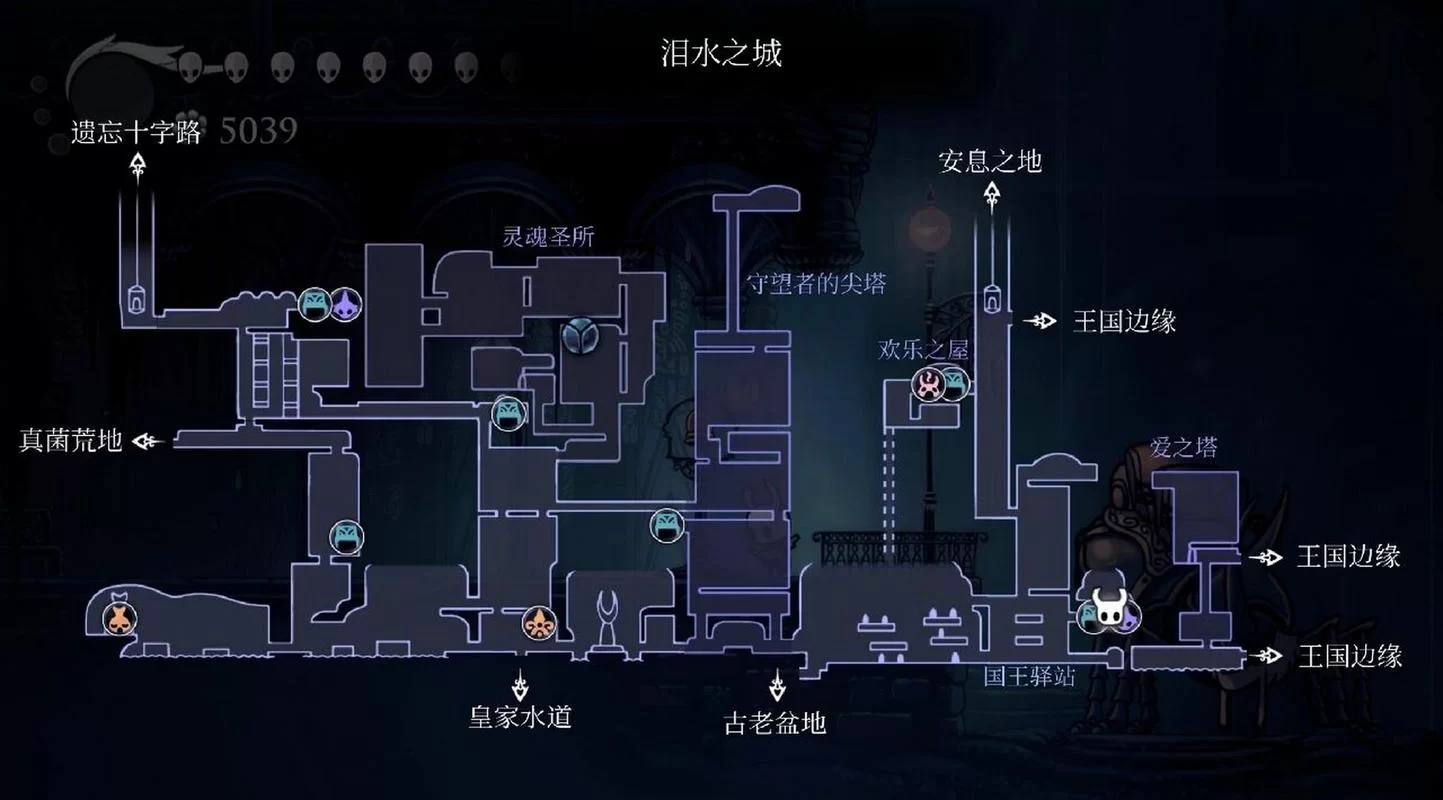Select the 王国边缘 exit arrow at top right
This screenshot has height=800, width=1443.
click(1040, 321)
